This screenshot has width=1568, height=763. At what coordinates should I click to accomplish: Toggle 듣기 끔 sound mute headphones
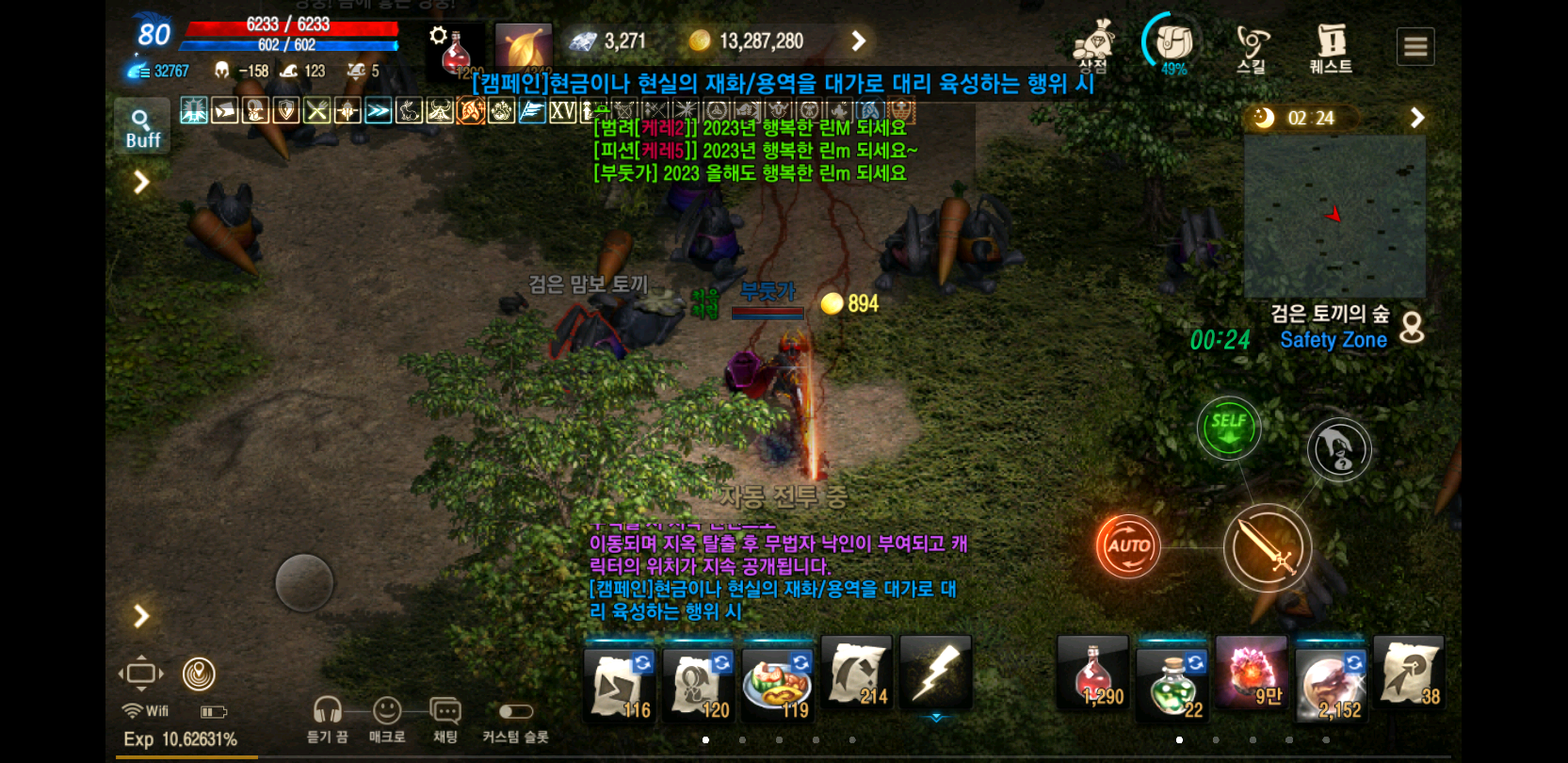[x=327, y=711]
